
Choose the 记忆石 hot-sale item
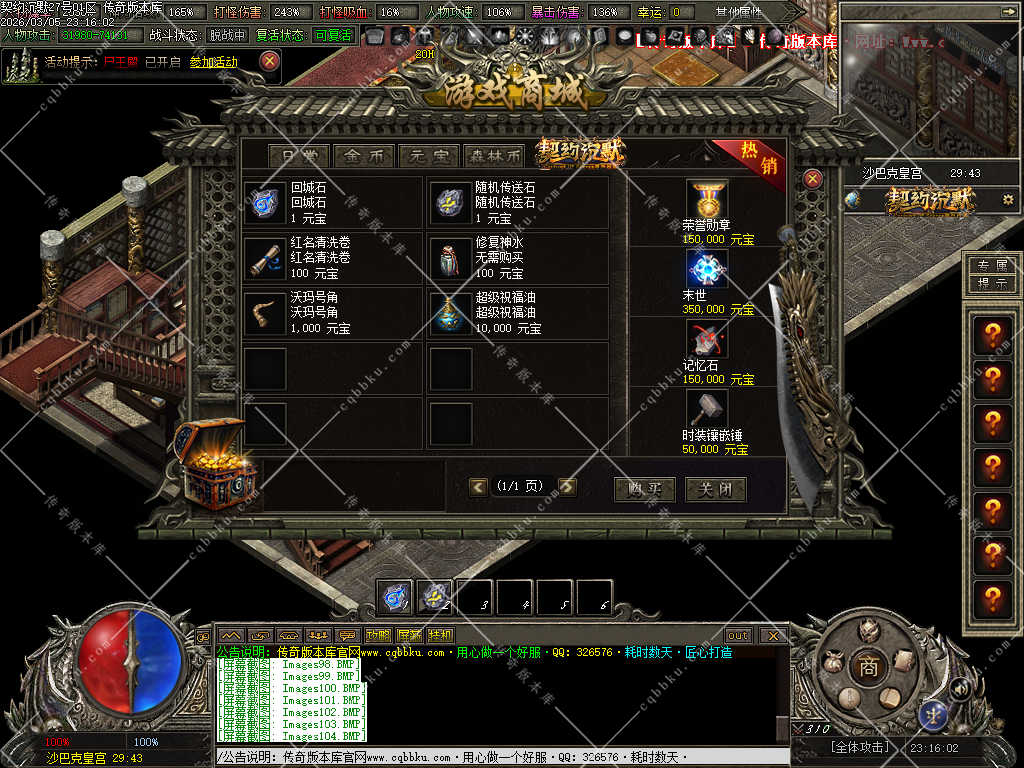pyautogui.click(x=707, y=340)
